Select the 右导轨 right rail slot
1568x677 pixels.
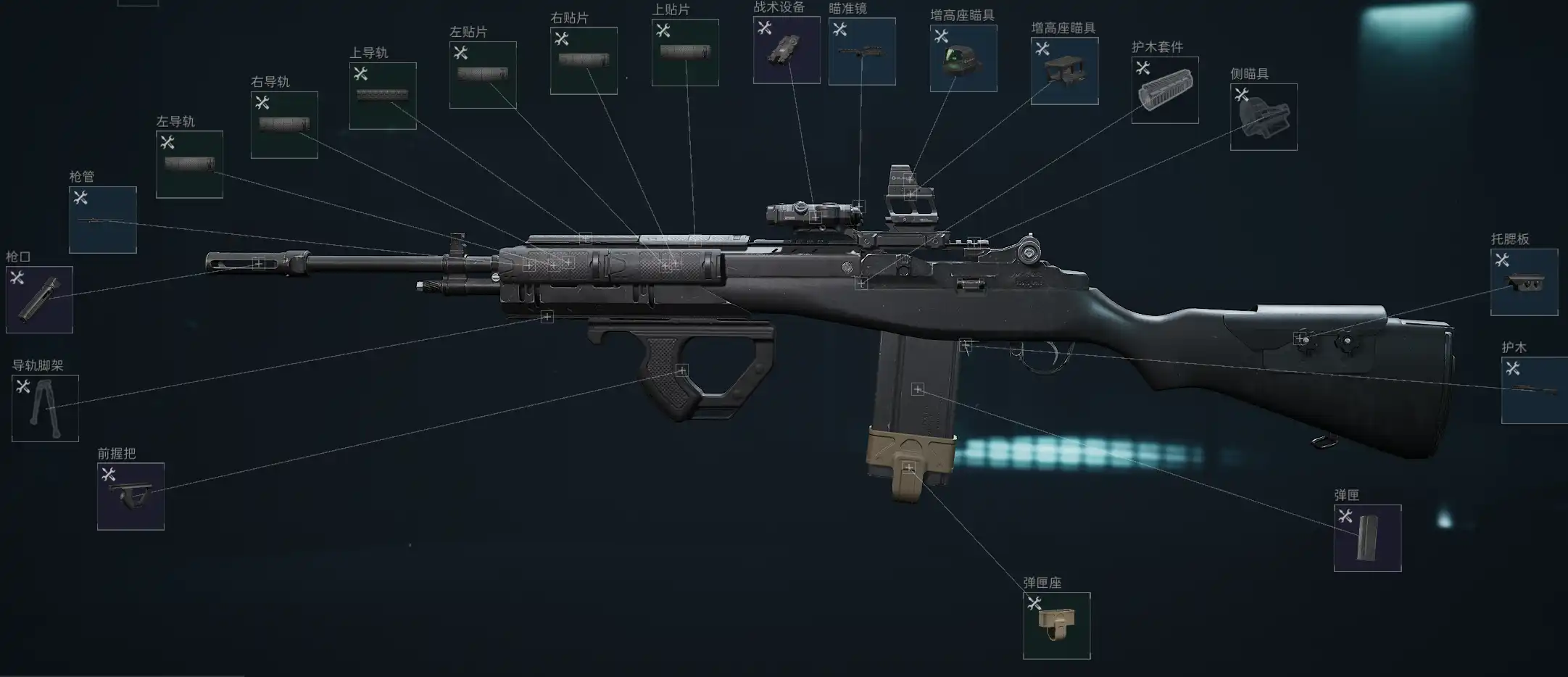(x=284, y=125)
